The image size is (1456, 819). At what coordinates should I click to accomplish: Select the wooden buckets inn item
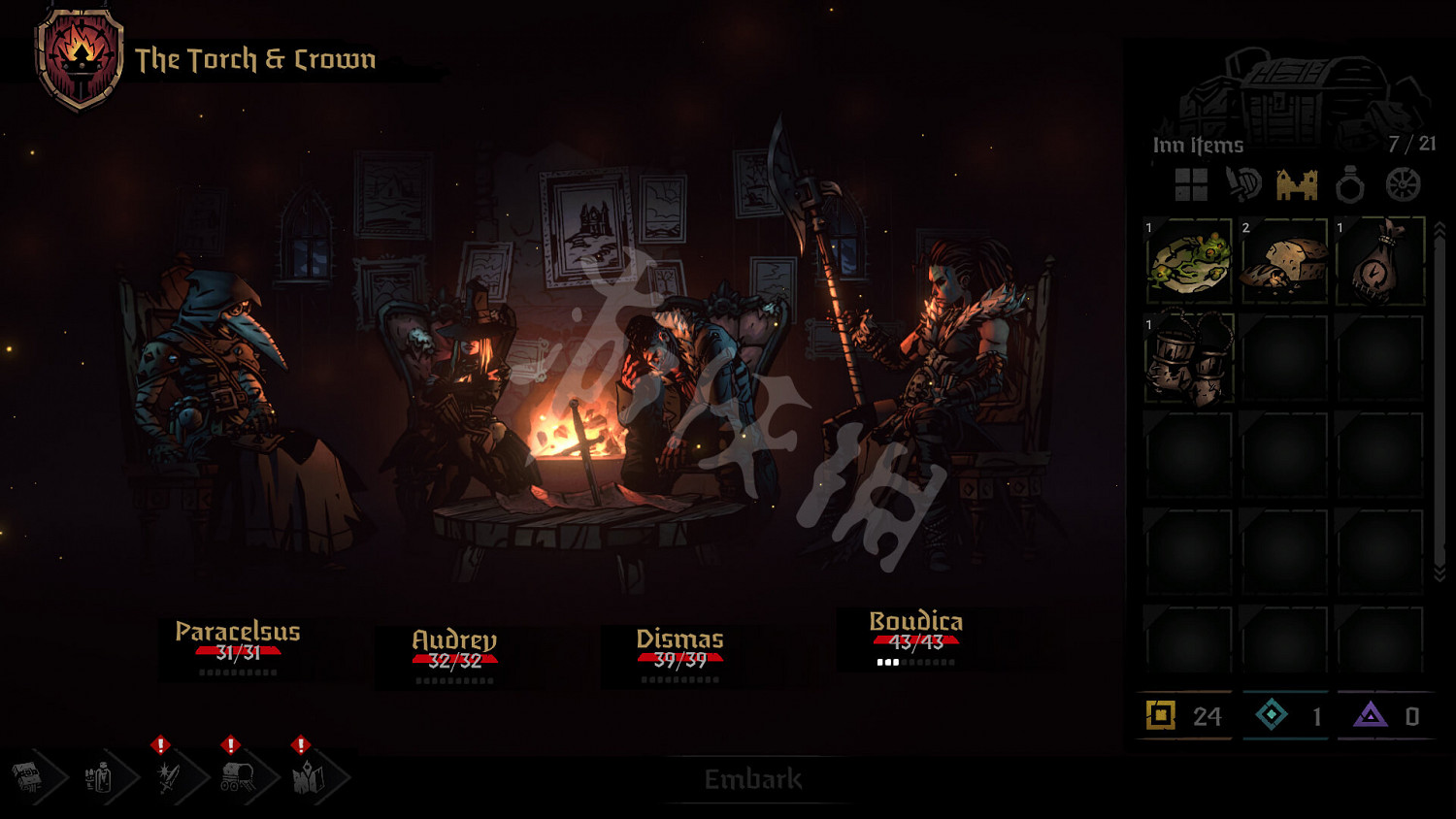pyautogui.click(x=1188, y=357)
